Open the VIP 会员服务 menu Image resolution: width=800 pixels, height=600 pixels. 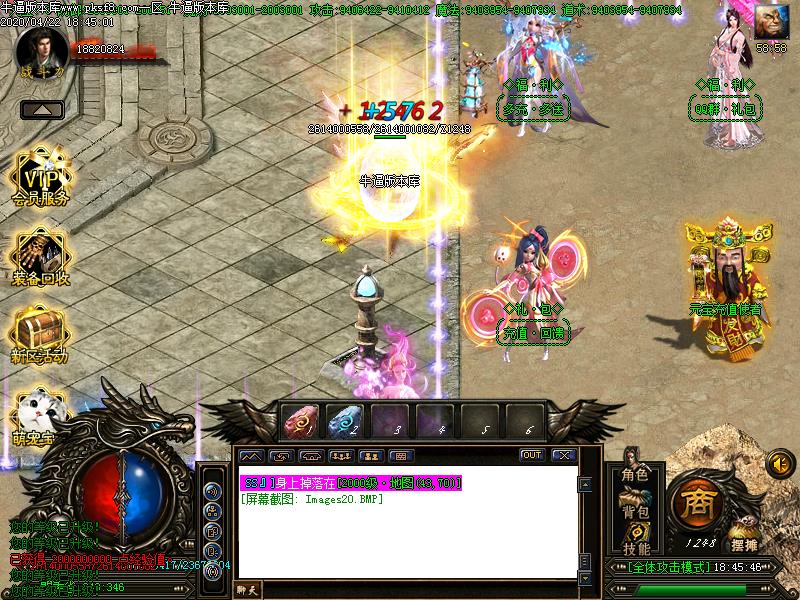pos(41,179)
